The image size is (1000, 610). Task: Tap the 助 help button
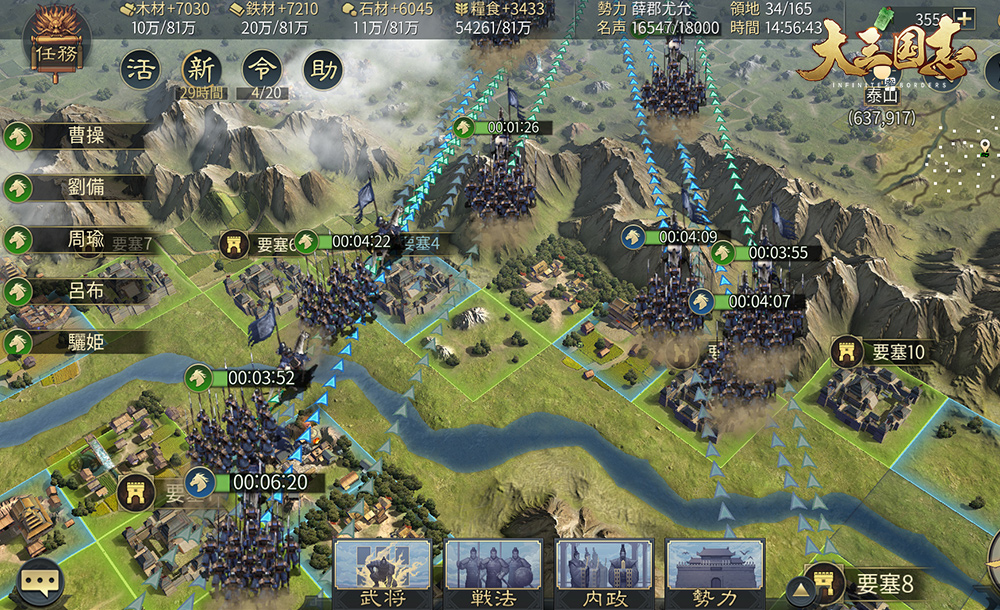pos(323,70)
